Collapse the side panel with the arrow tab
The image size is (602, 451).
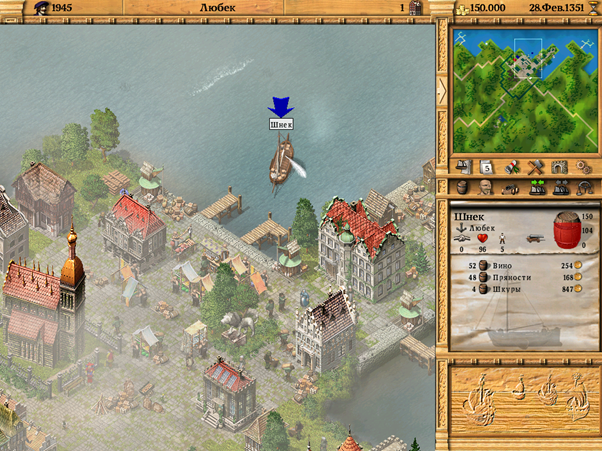click(442, 88)
